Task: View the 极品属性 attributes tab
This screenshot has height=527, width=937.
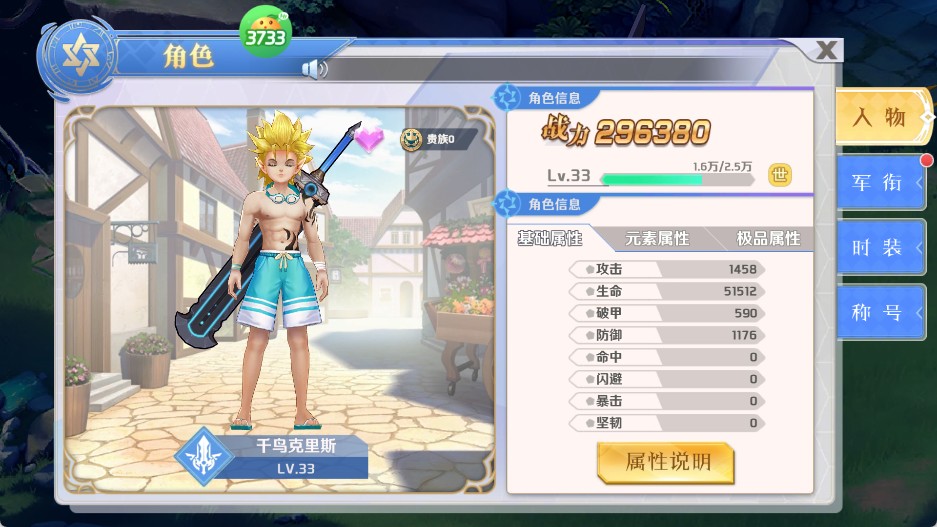Action: (768, 238)
